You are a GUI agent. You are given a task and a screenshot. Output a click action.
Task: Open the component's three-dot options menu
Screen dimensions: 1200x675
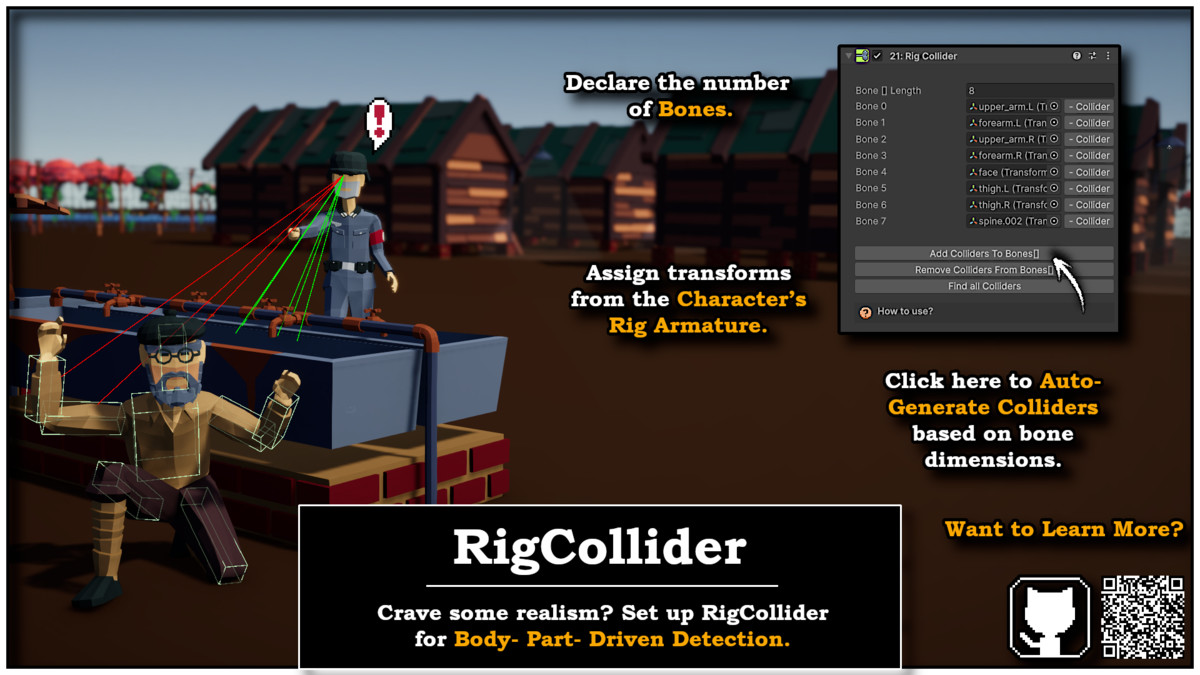tap(1107, 56)
